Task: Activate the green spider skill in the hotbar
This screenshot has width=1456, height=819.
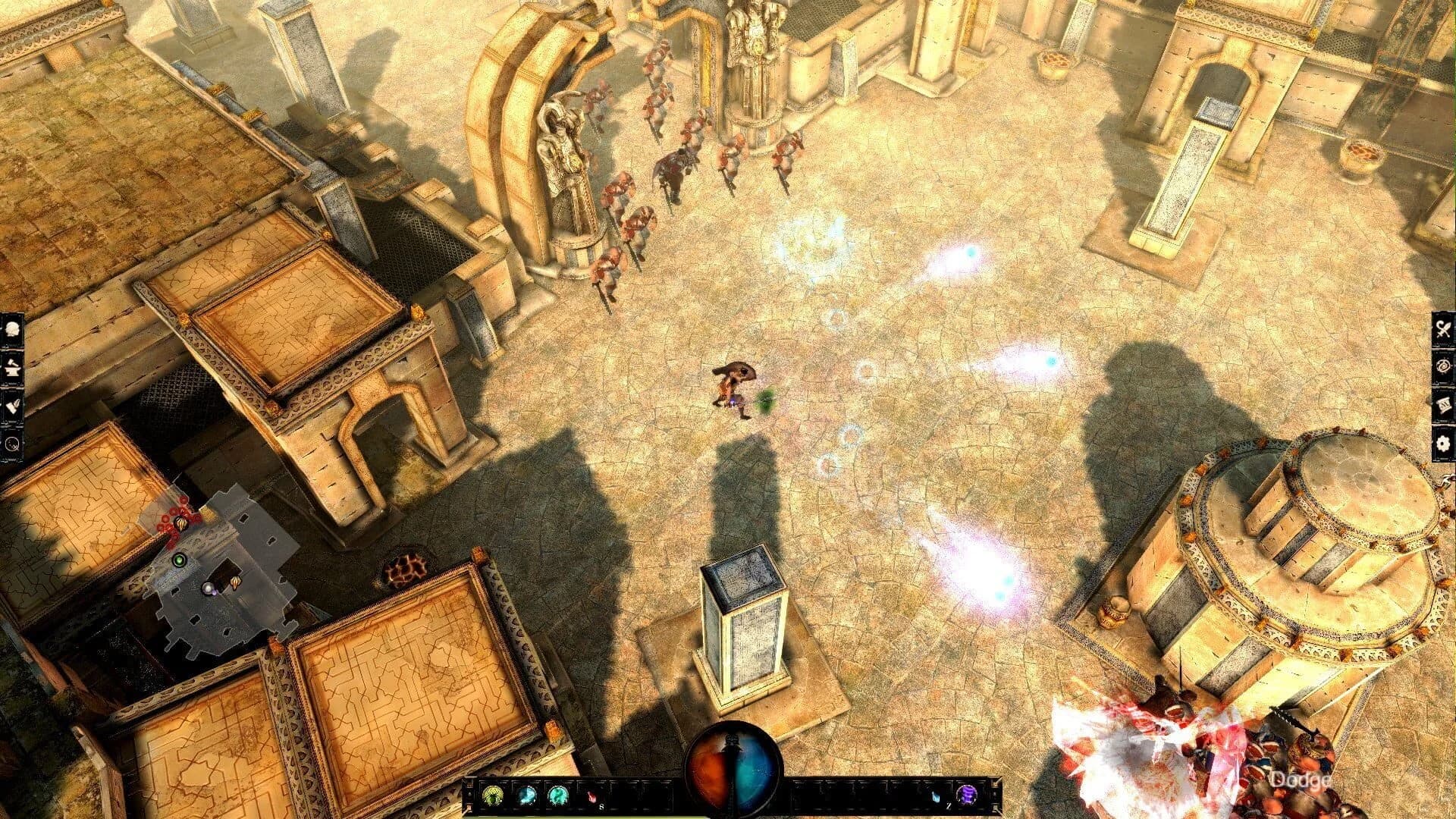Action: 494,795
